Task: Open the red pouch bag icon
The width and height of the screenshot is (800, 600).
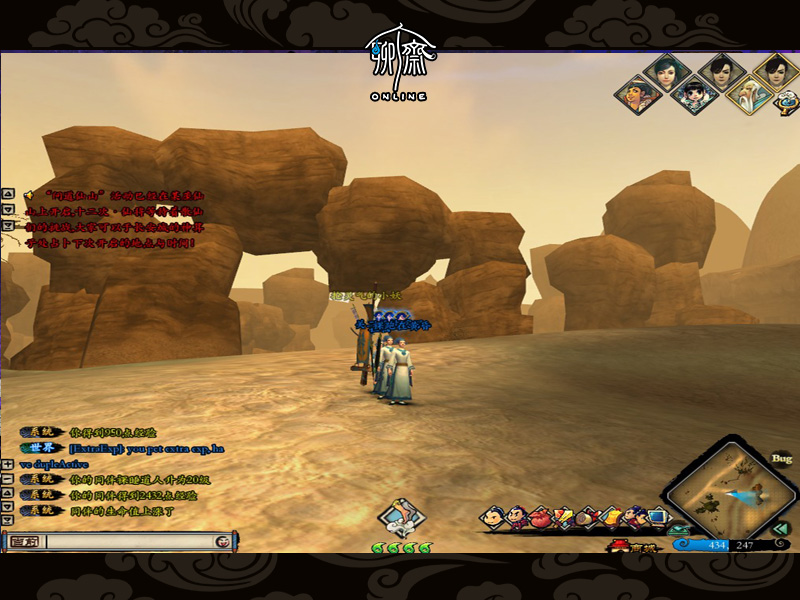Action: 540,517
